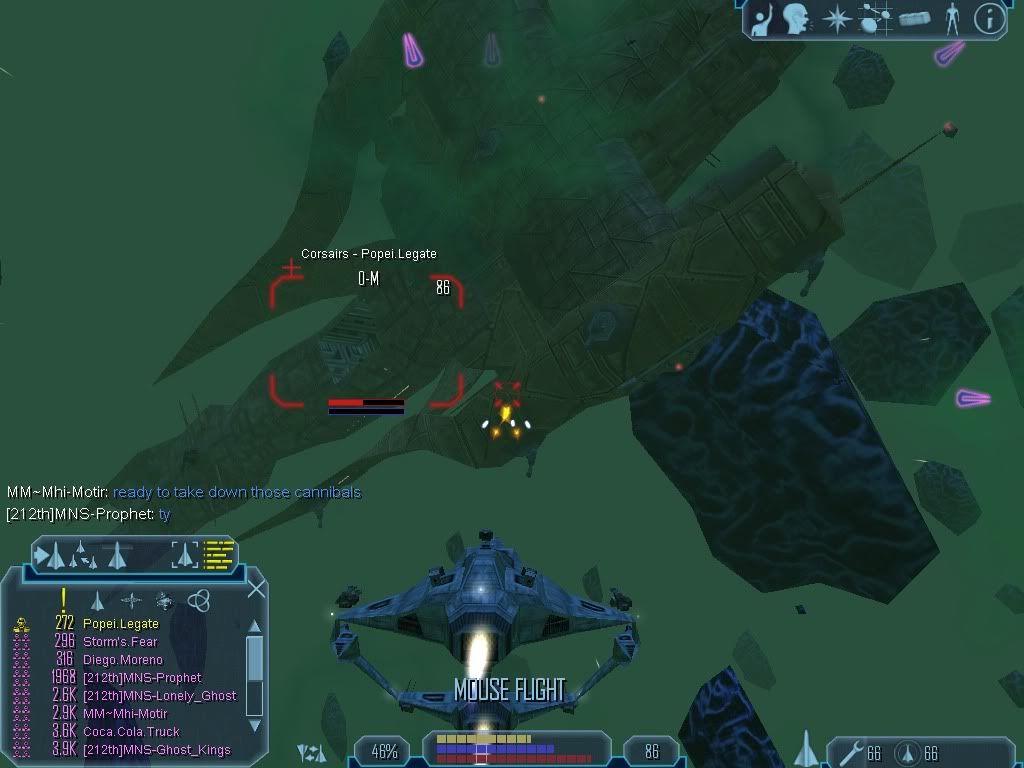Screen dimensions: 1024x768
Task: Open the chat via the talking head icon
Action: 796,18
